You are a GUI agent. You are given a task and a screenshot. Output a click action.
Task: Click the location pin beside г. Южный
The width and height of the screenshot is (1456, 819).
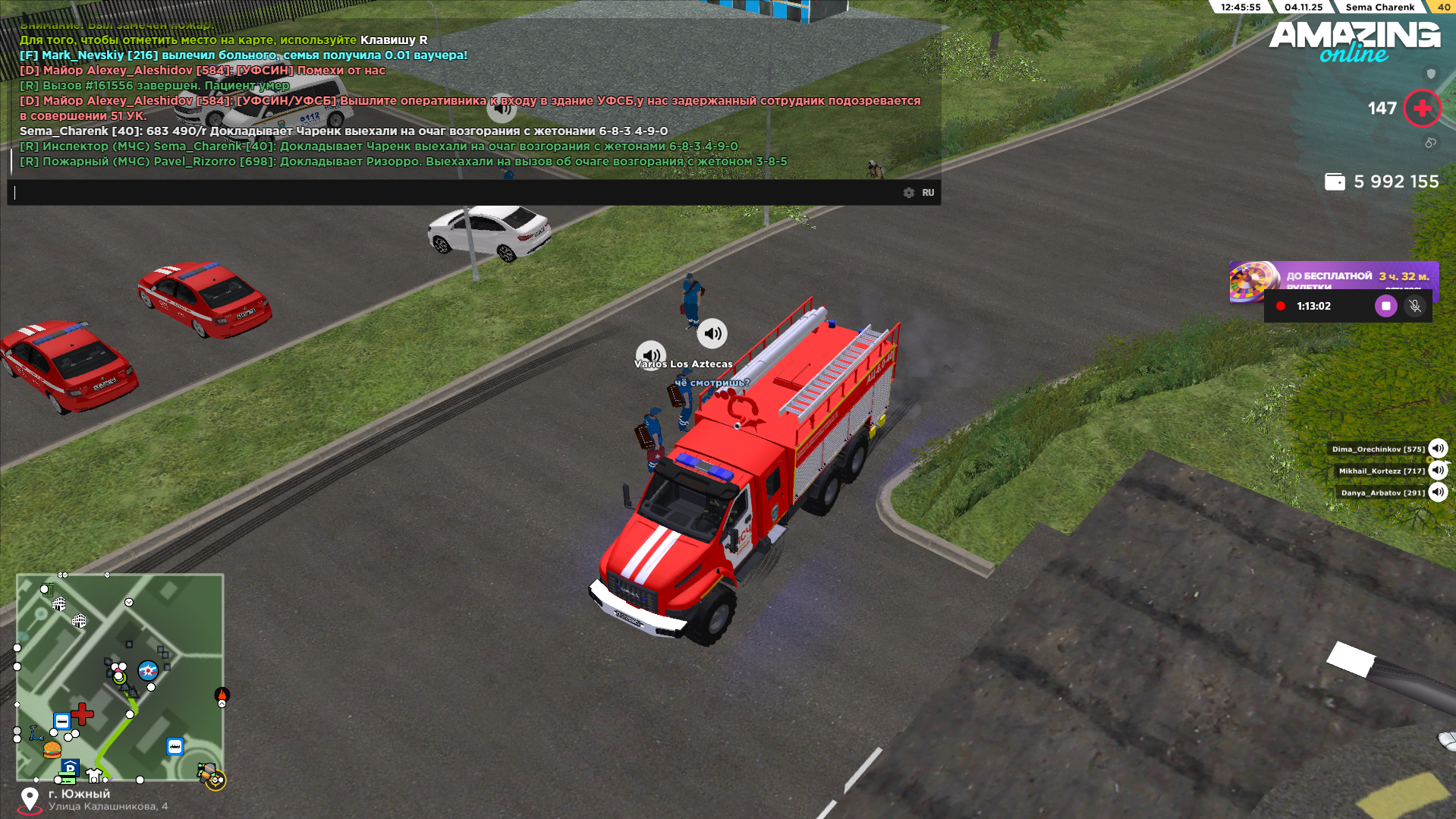(x=30, y=799)
